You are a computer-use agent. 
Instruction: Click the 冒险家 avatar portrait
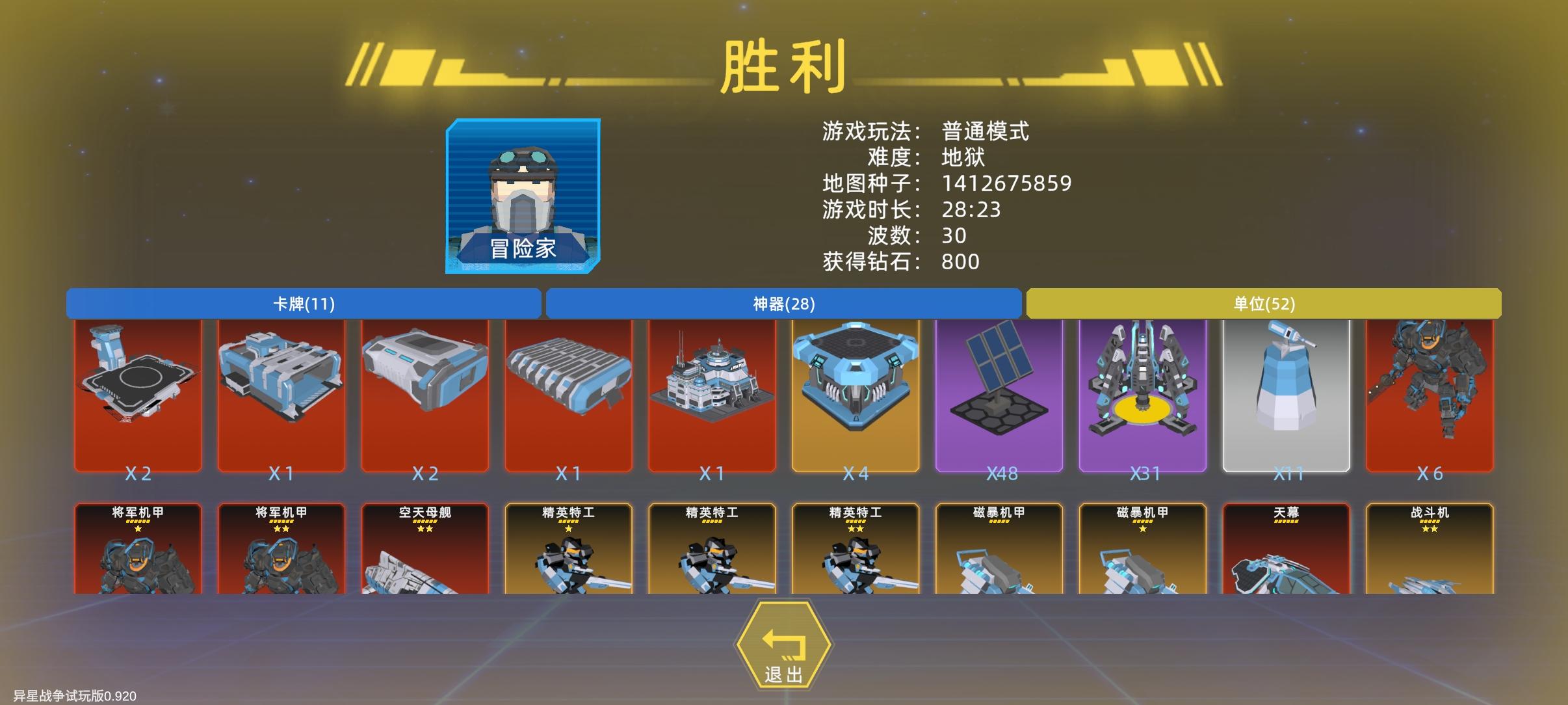[x=521, y=195]
